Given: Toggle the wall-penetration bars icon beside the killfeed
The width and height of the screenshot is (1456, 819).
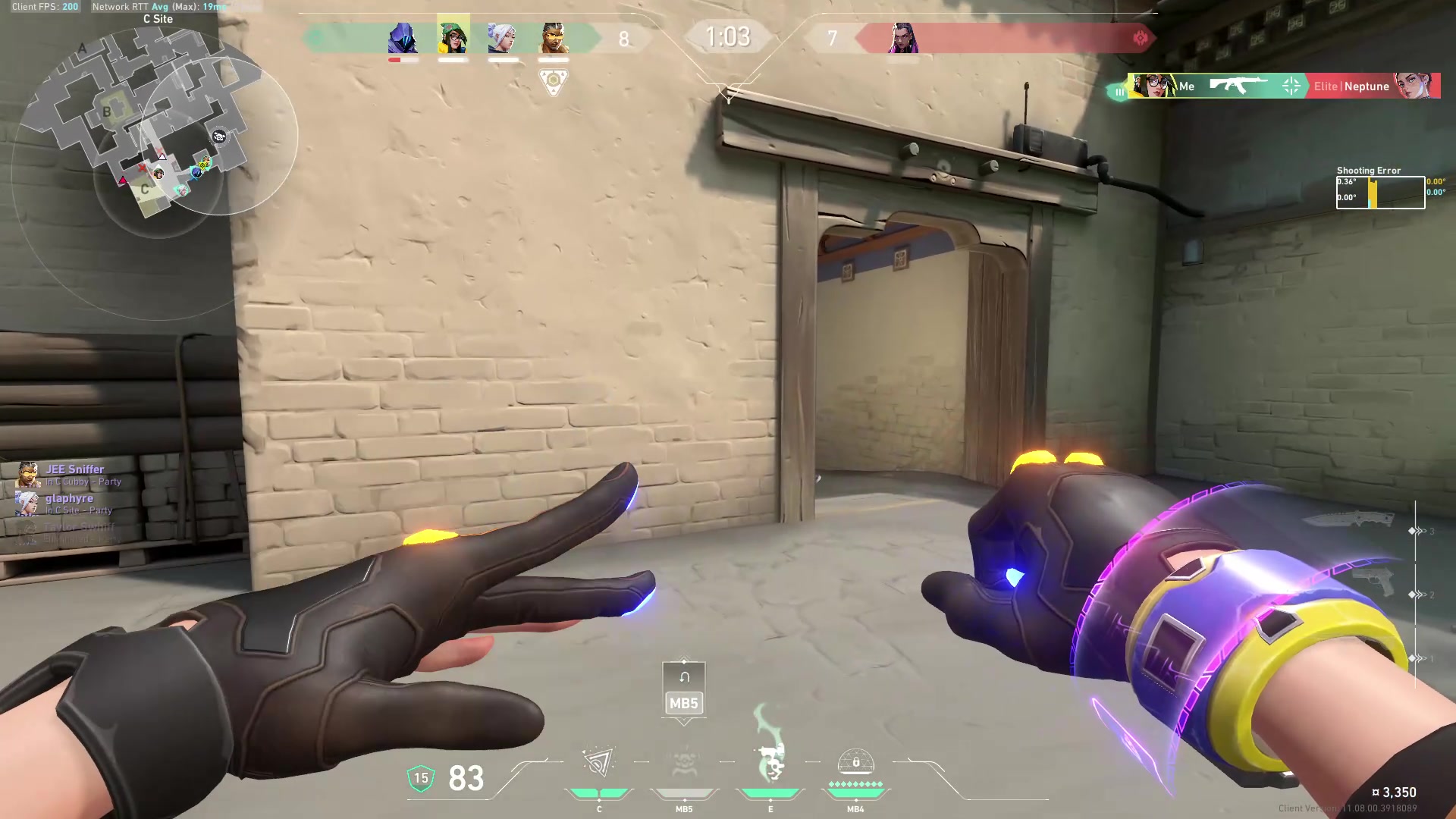Looking at the screenshot, I should coord(1120,91).
